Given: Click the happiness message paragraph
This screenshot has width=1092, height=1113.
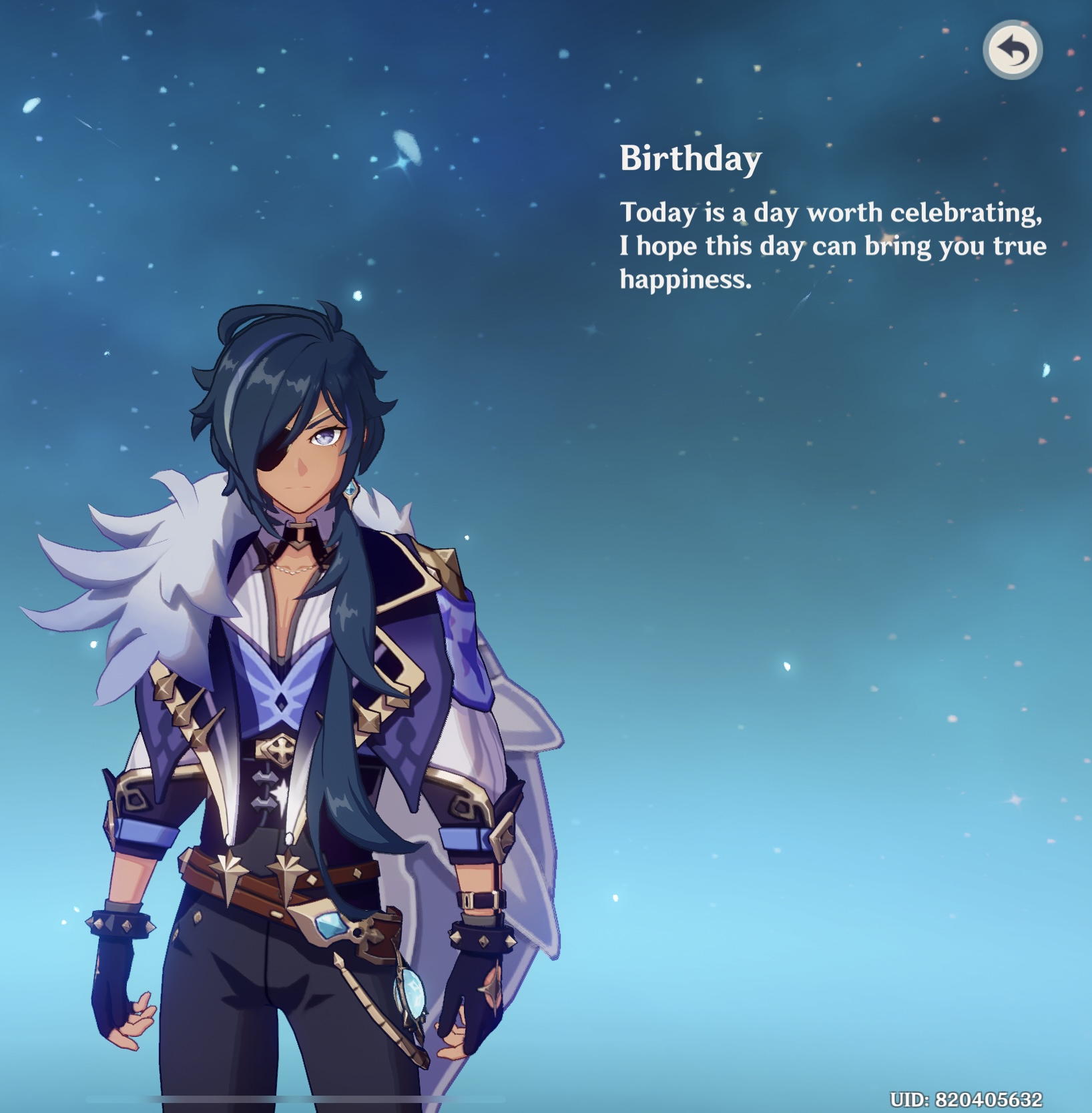Looking at the screenshot, I should [x=831, y=244].
